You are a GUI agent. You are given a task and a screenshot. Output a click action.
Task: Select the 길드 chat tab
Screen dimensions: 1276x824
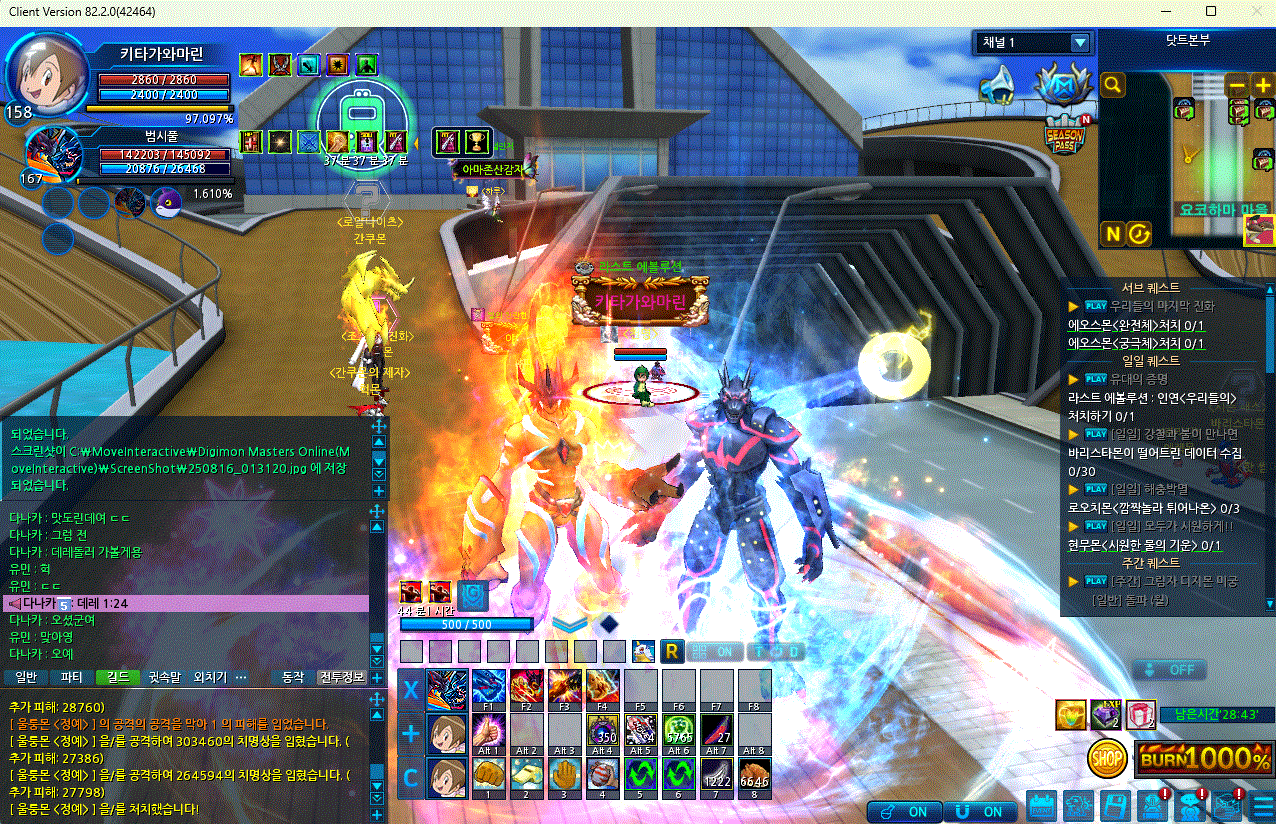coord(117,677)
